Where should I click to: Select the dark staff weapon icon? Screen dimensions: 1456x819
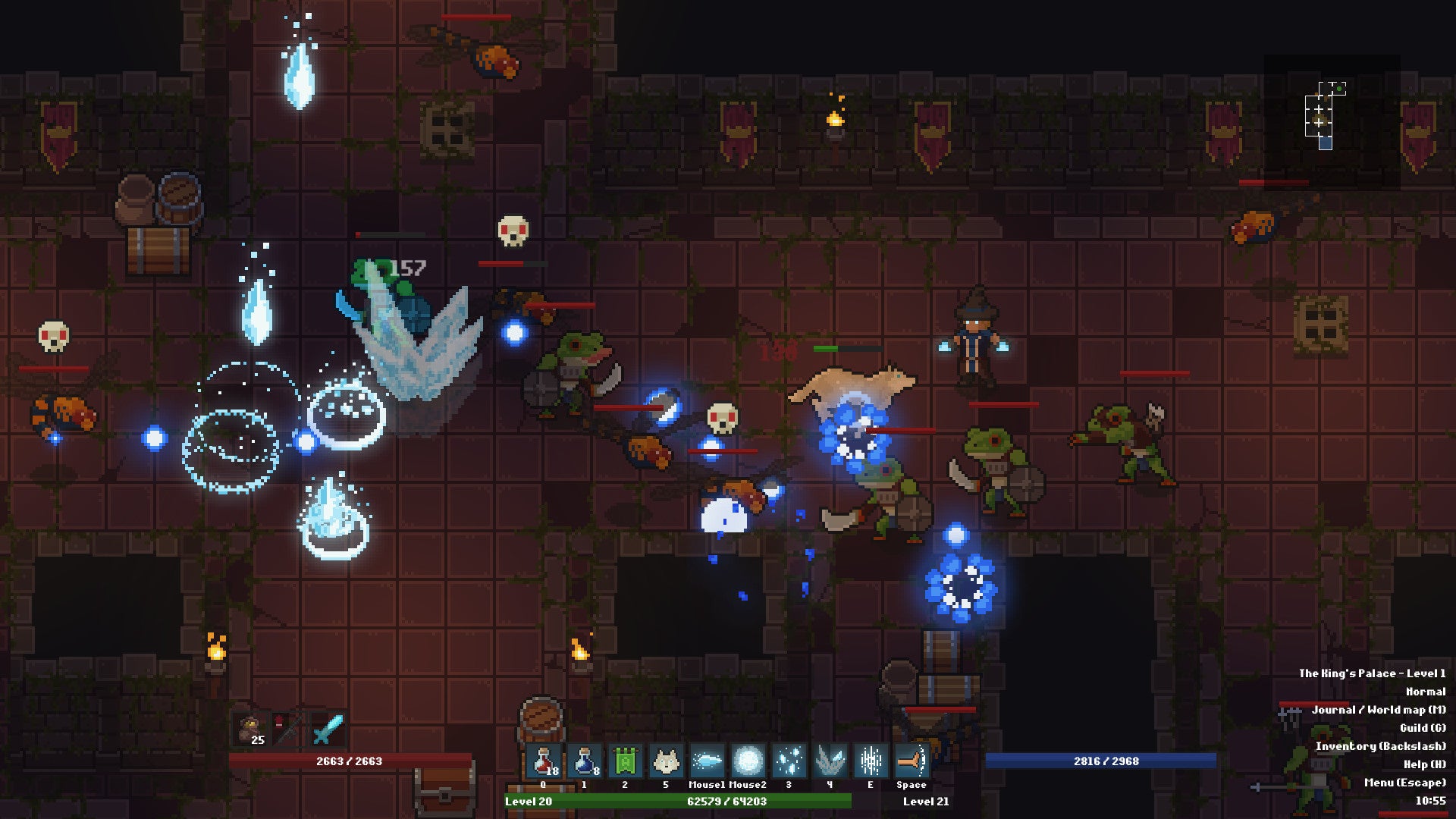(x=288, y=730)
